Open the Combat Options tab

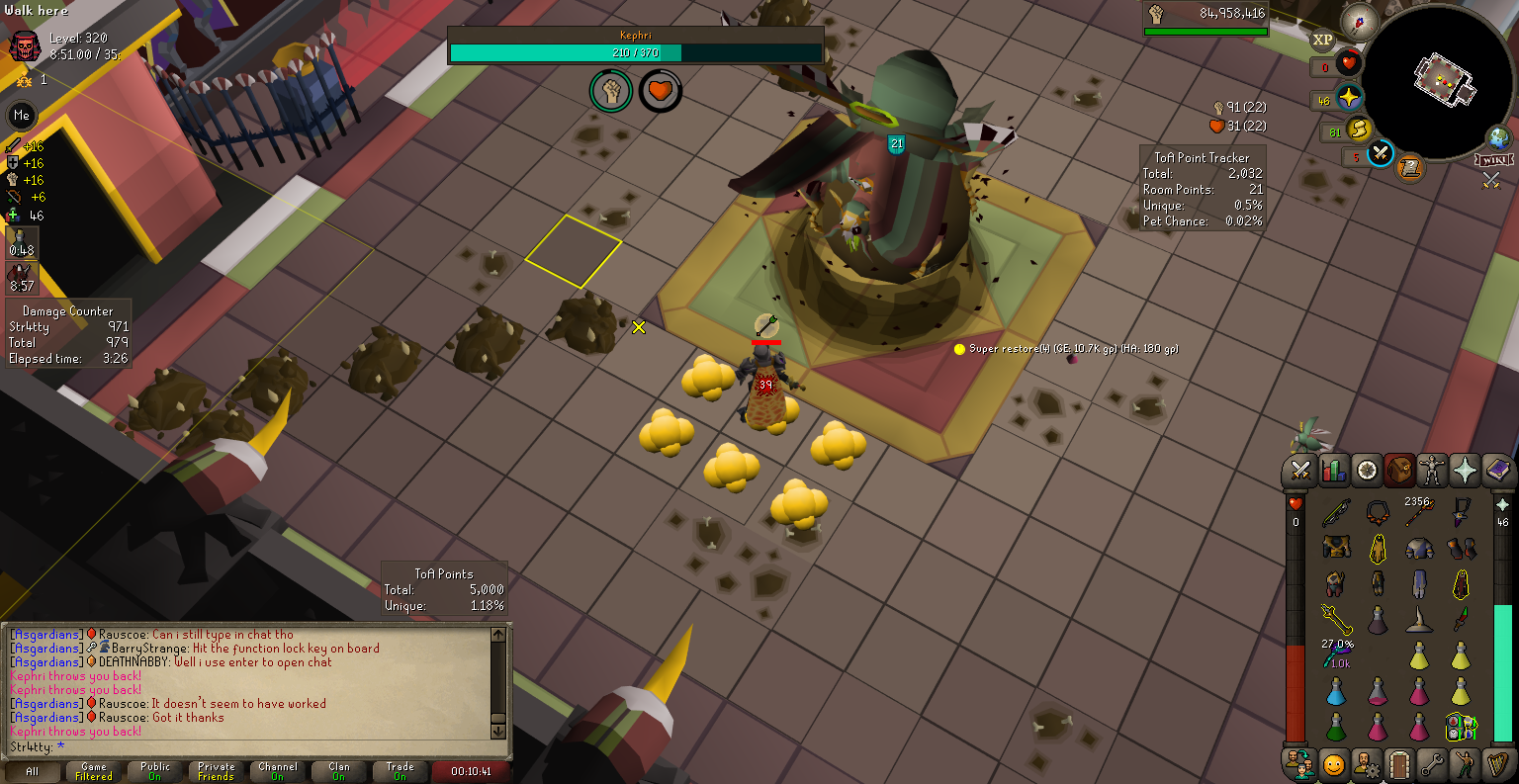point(1300,471)
